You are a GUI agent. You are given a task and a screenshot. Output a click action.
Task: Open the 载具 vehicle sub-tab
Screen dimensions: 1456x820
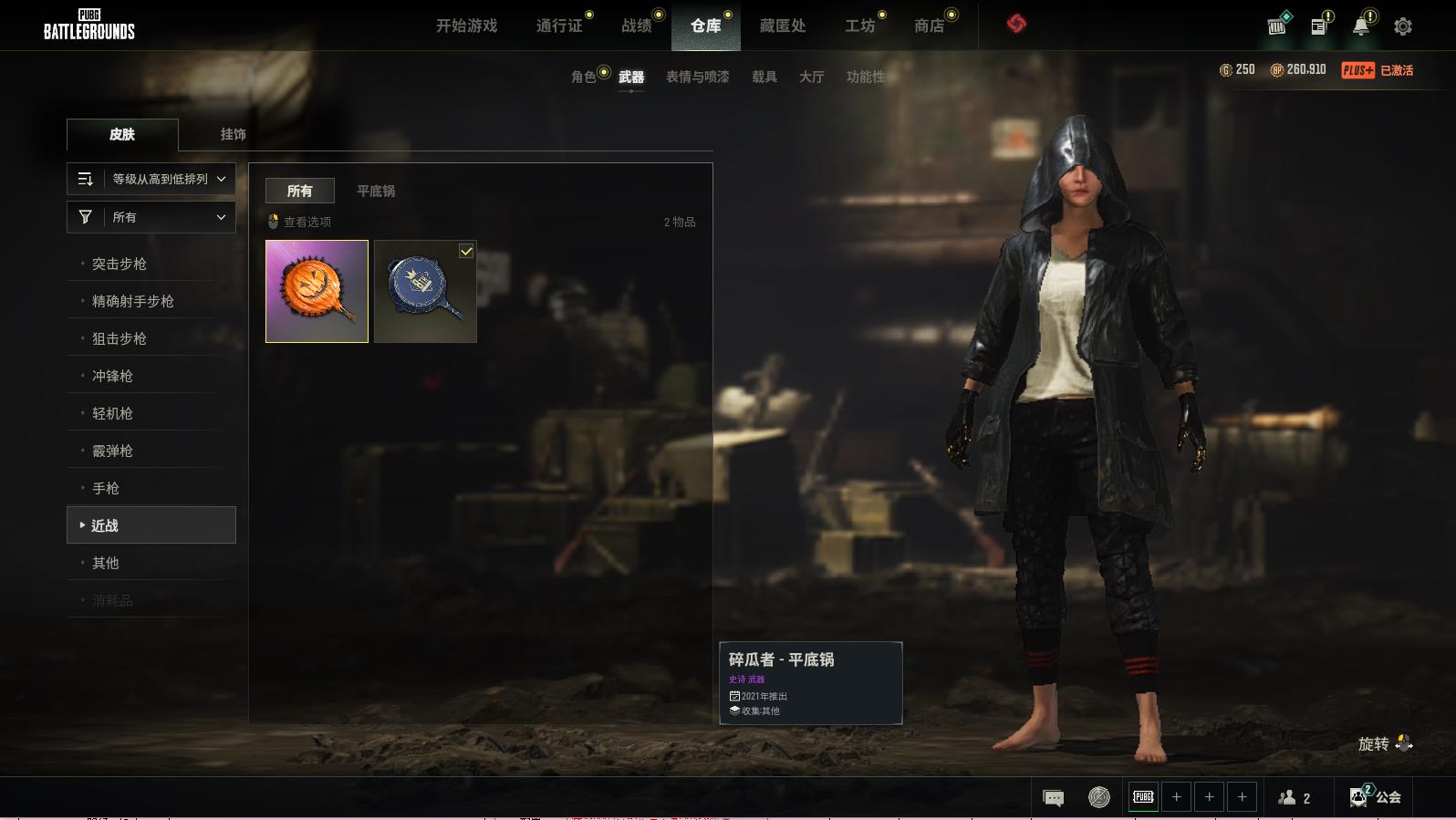pos(764,77)
